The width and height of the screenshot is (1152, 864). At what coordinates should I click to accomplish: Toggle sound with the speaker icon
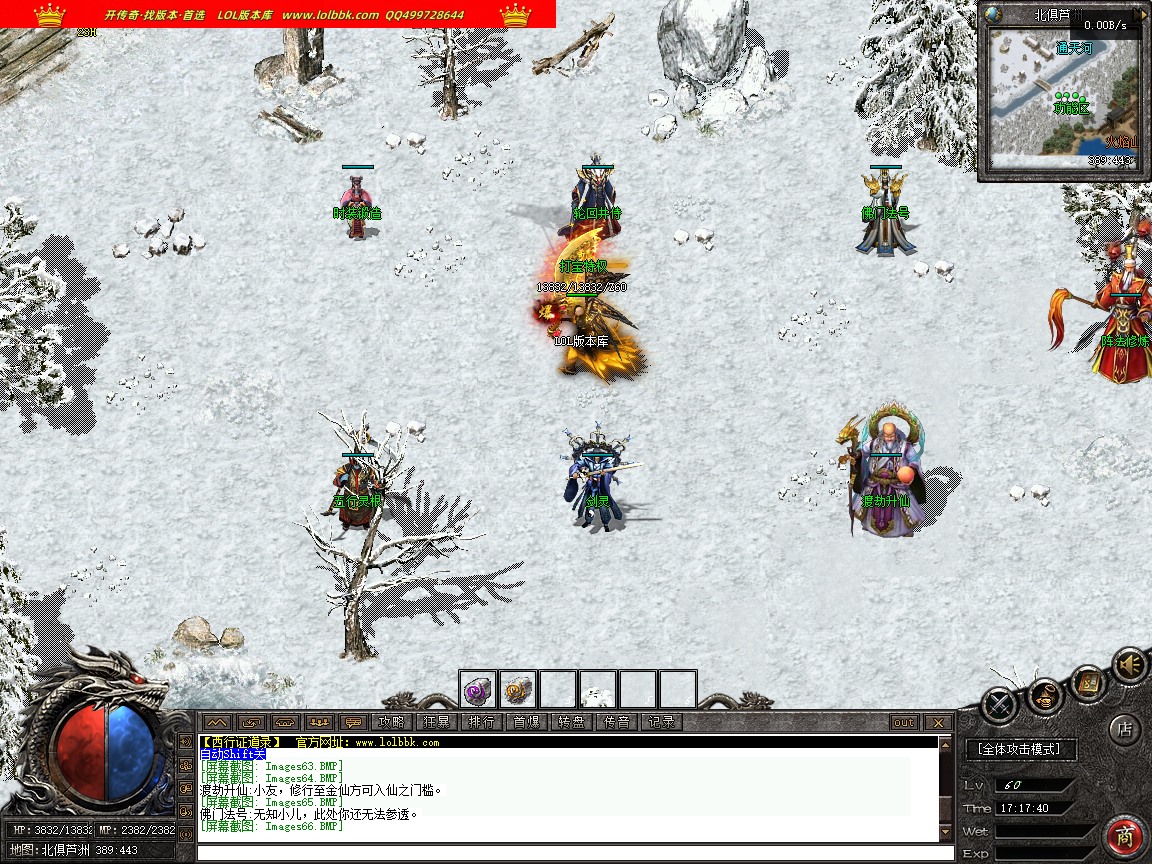pos(1130,664)
